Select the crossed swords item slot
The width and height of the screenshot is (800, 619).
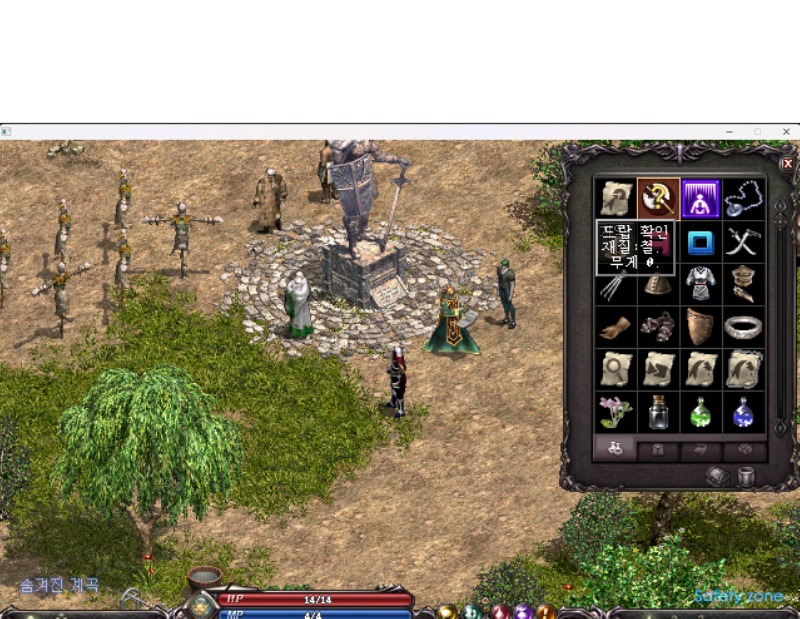coord(743,241)
